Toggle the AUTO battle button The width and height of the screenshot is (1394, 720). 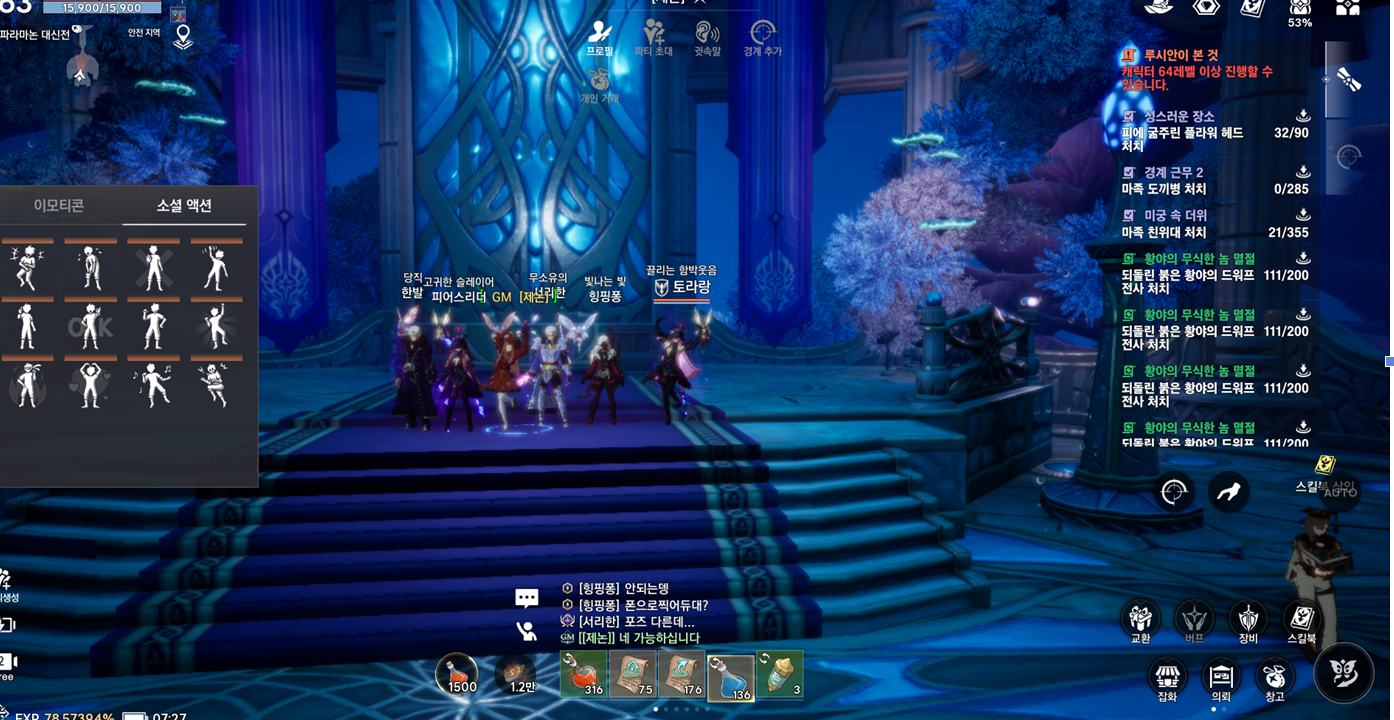[x=1339, y=490]
